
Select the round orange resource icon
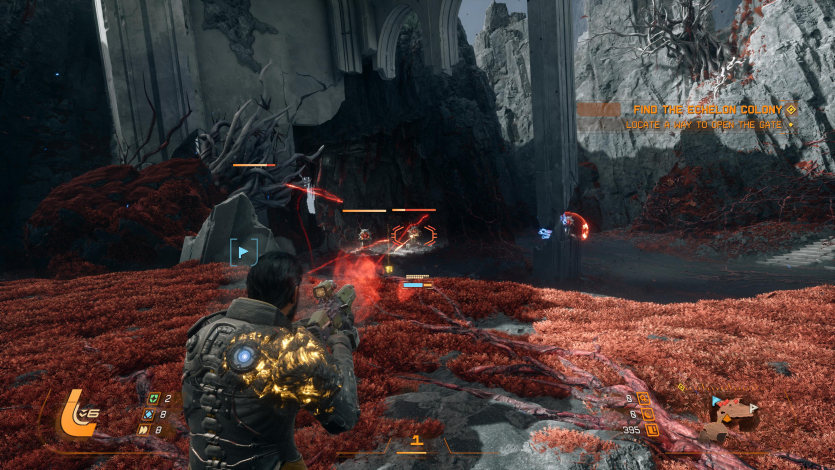pos(647,414)
